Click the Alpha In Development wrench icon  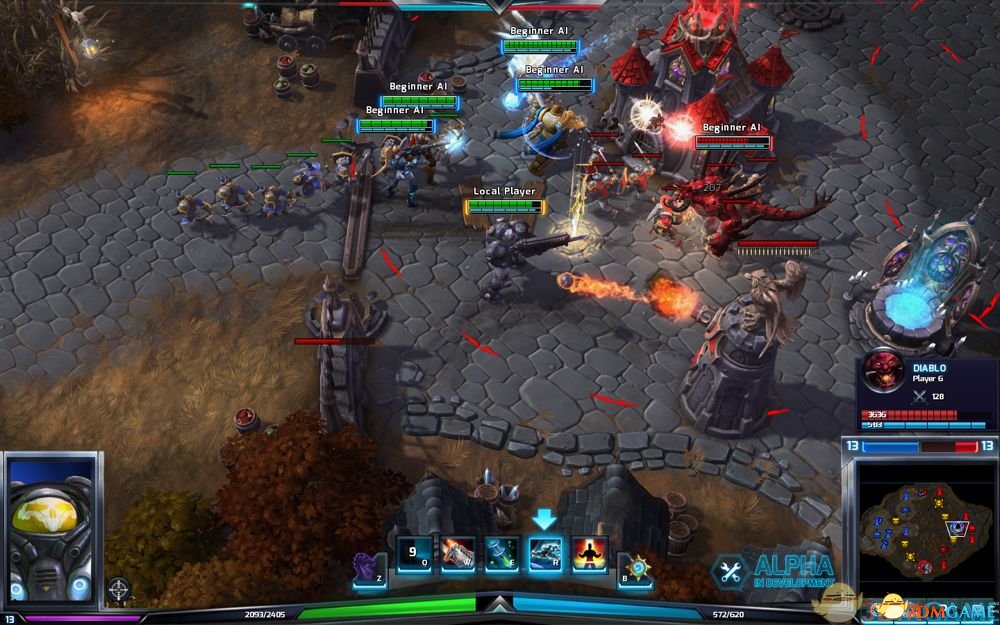coord(730,571)
